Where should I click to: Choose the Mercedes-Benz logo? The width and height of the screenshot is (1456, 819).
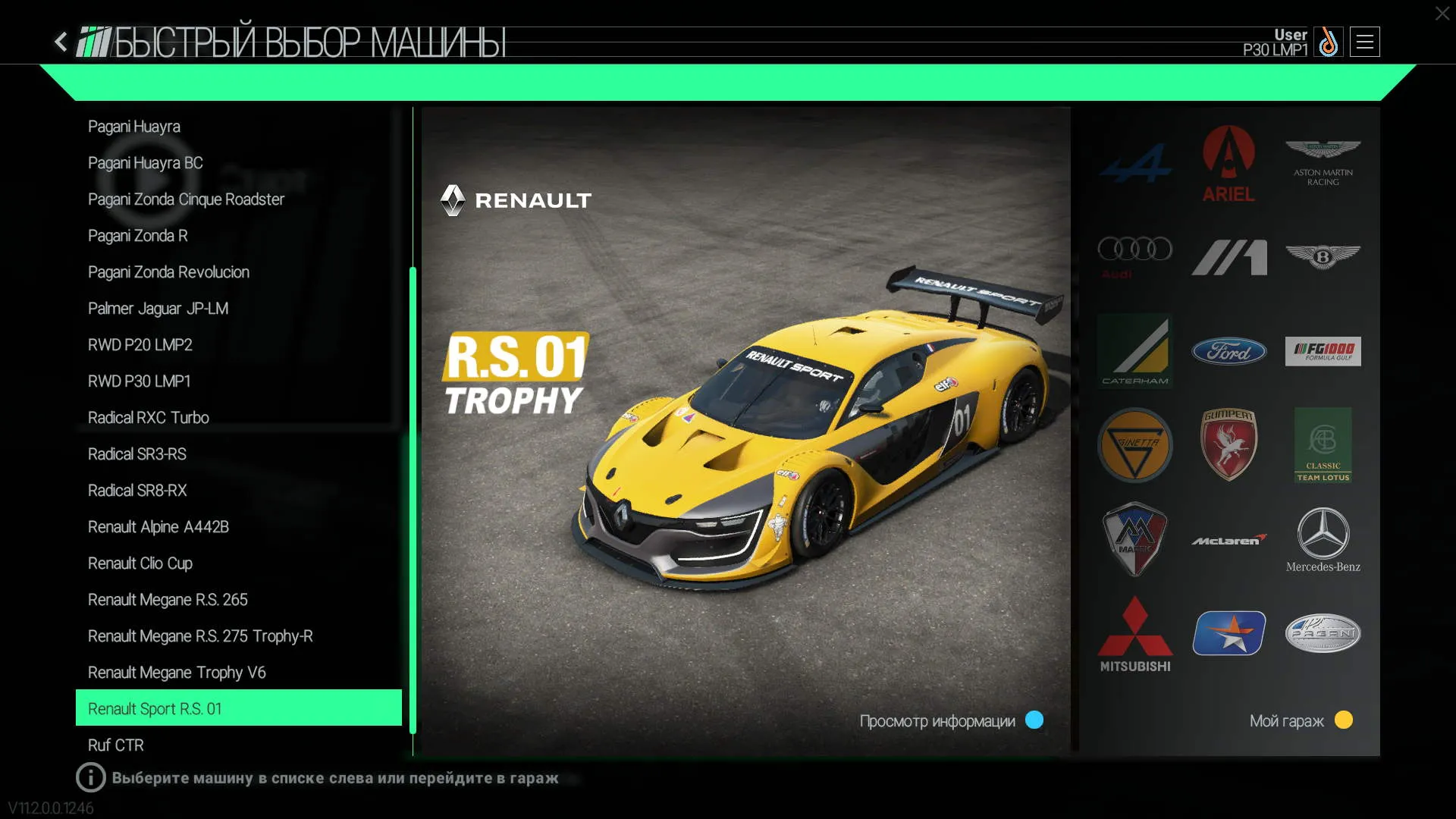(1323, 540)
